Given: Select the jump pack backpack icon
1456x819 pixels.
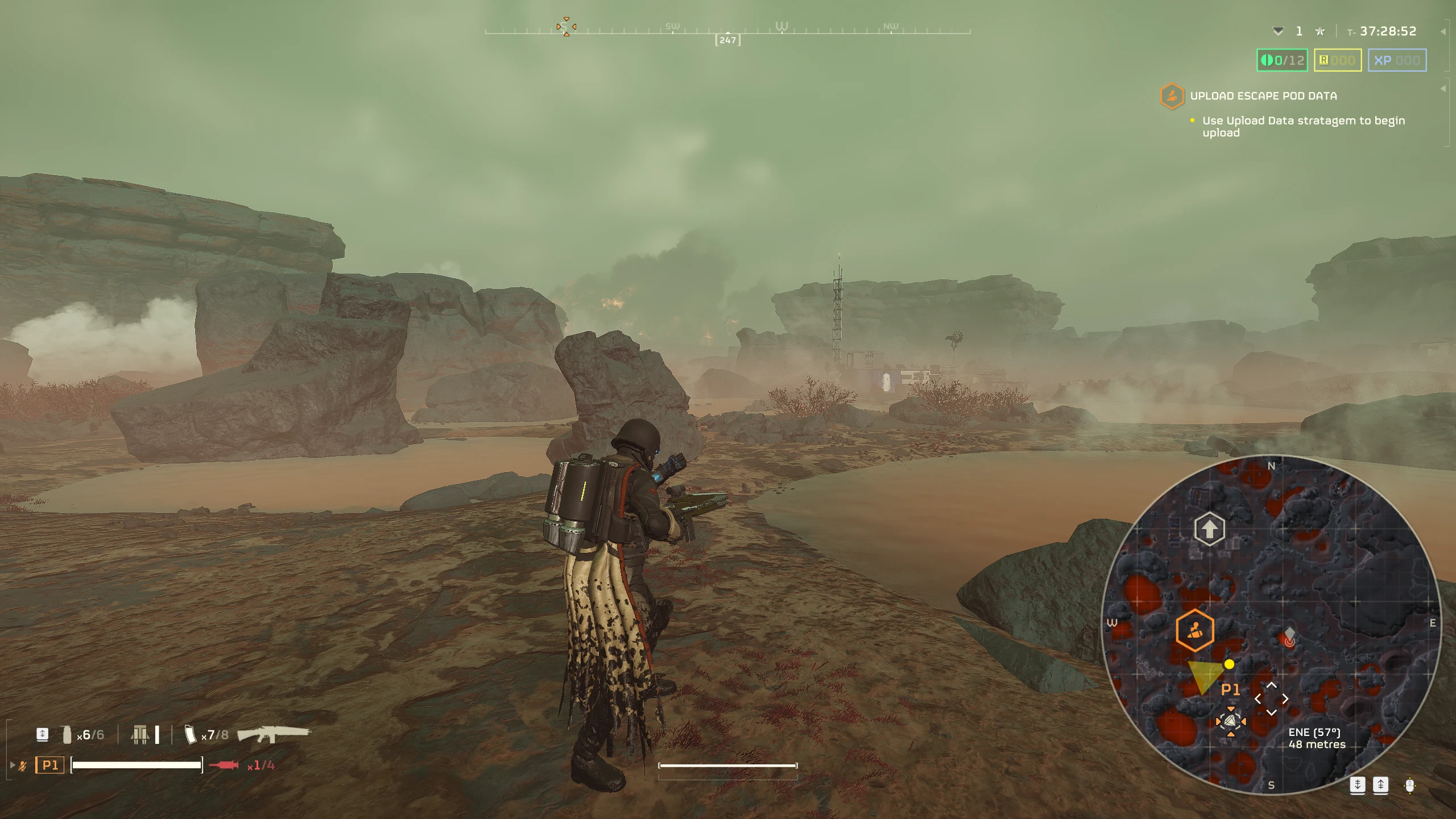Looking at the screenshot, I should (x=140, y=734).
